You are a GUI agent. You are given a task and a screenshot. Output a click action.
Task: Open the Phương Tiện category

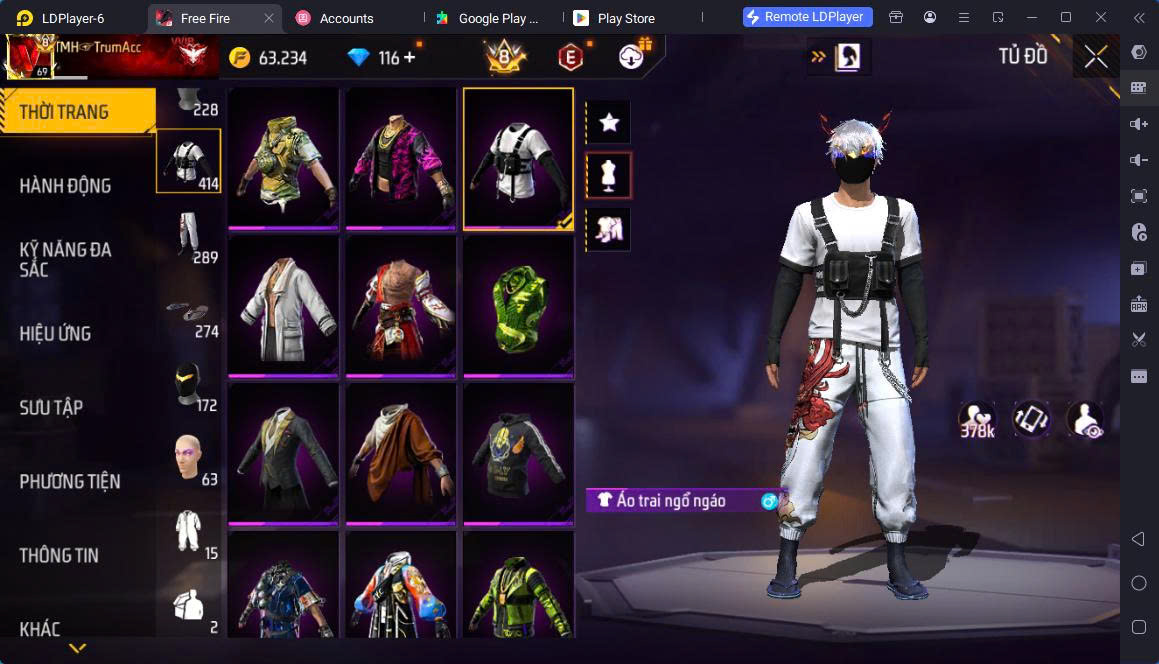70,481
